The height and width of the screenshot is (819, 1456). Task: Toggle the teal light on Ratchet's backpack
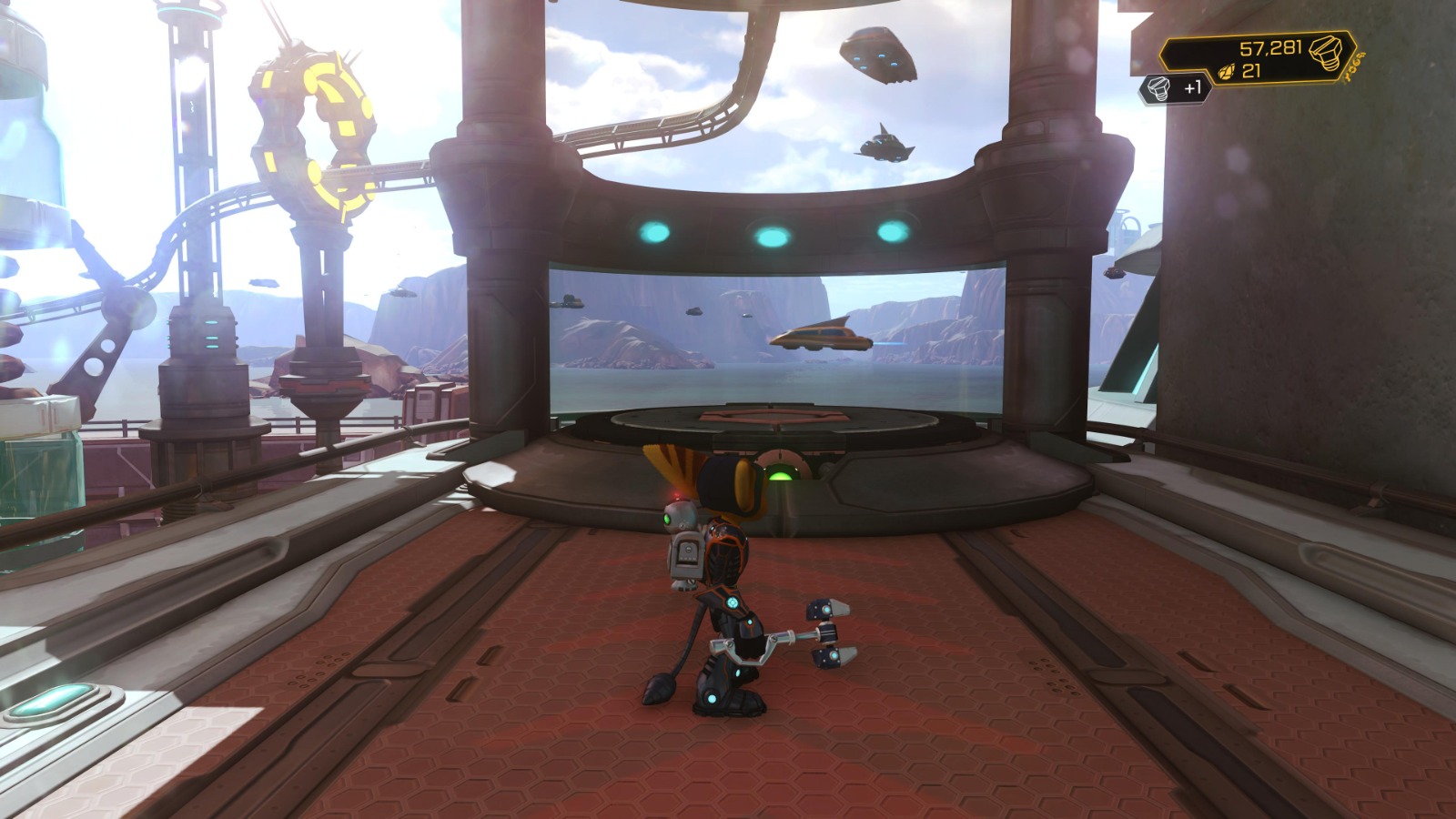click(733, 602)
